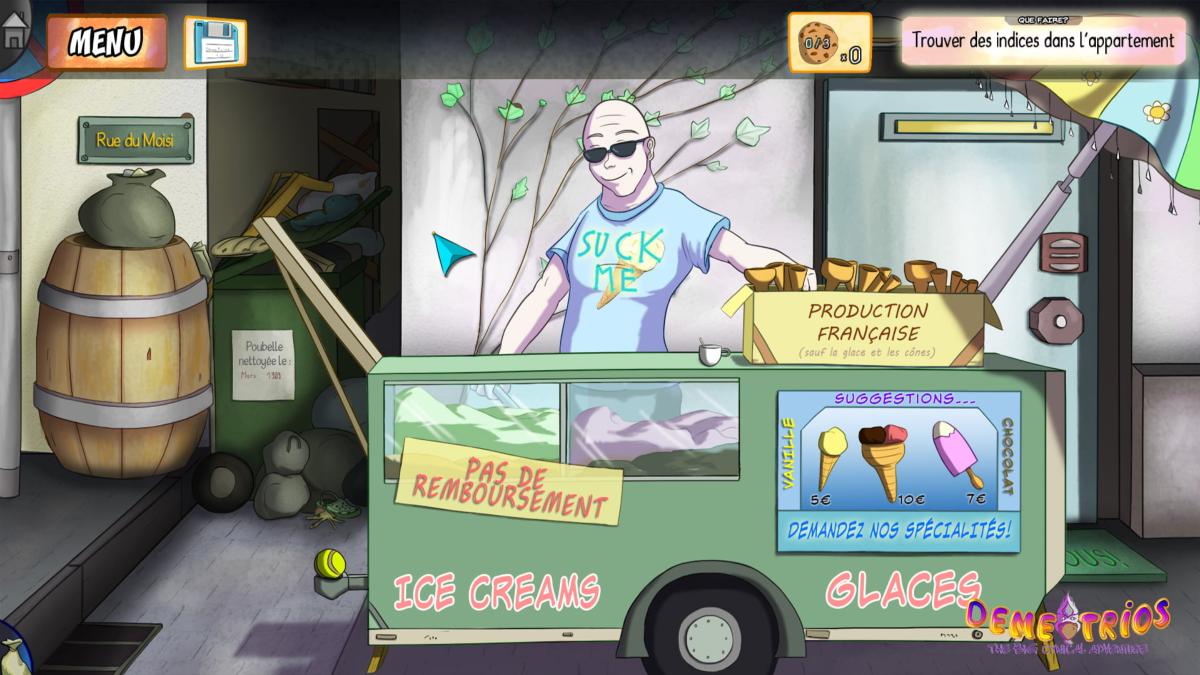
Task: Click the house icon in the corner
Action: tap(15, 32)
